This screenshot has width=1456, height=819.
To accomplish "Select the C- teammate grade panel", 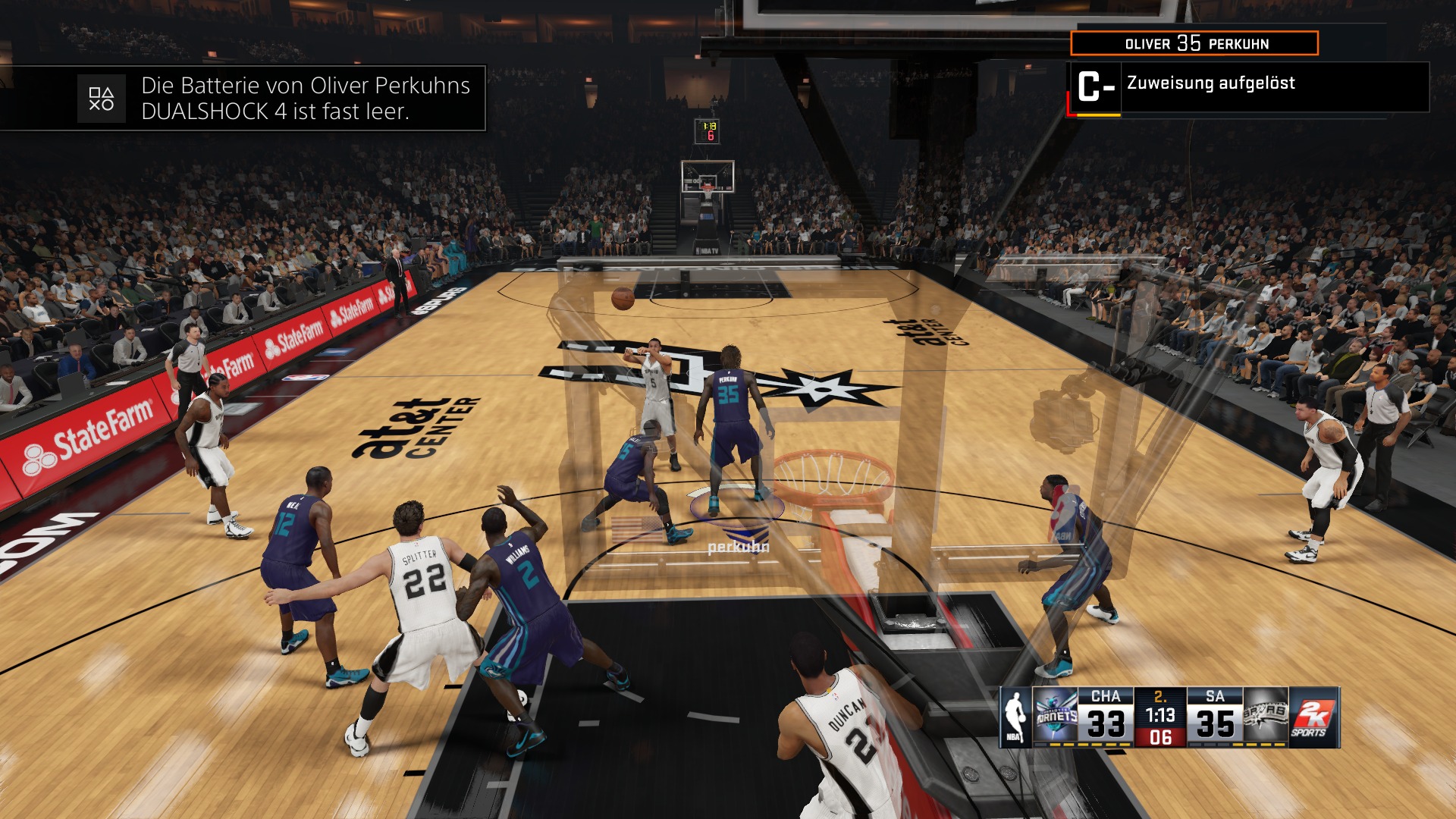I will tap(1247, 87).
